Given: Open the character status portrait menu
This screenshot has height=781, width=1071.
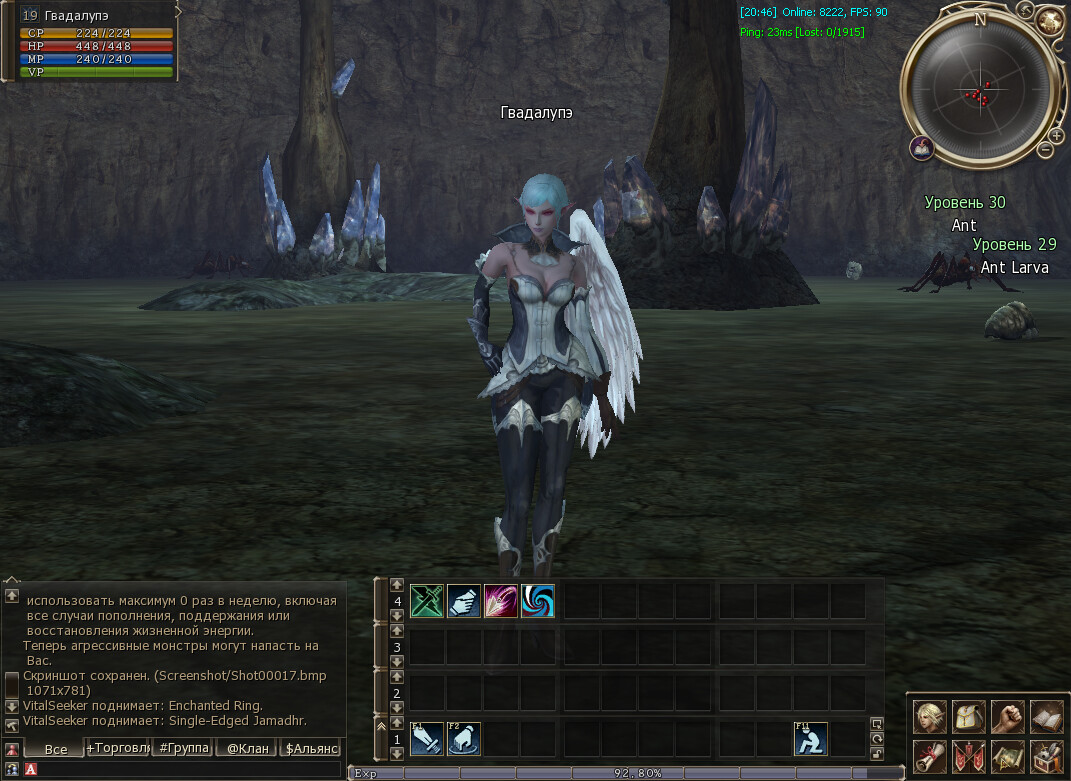Looking at the screenshot, I should point(930,716).
